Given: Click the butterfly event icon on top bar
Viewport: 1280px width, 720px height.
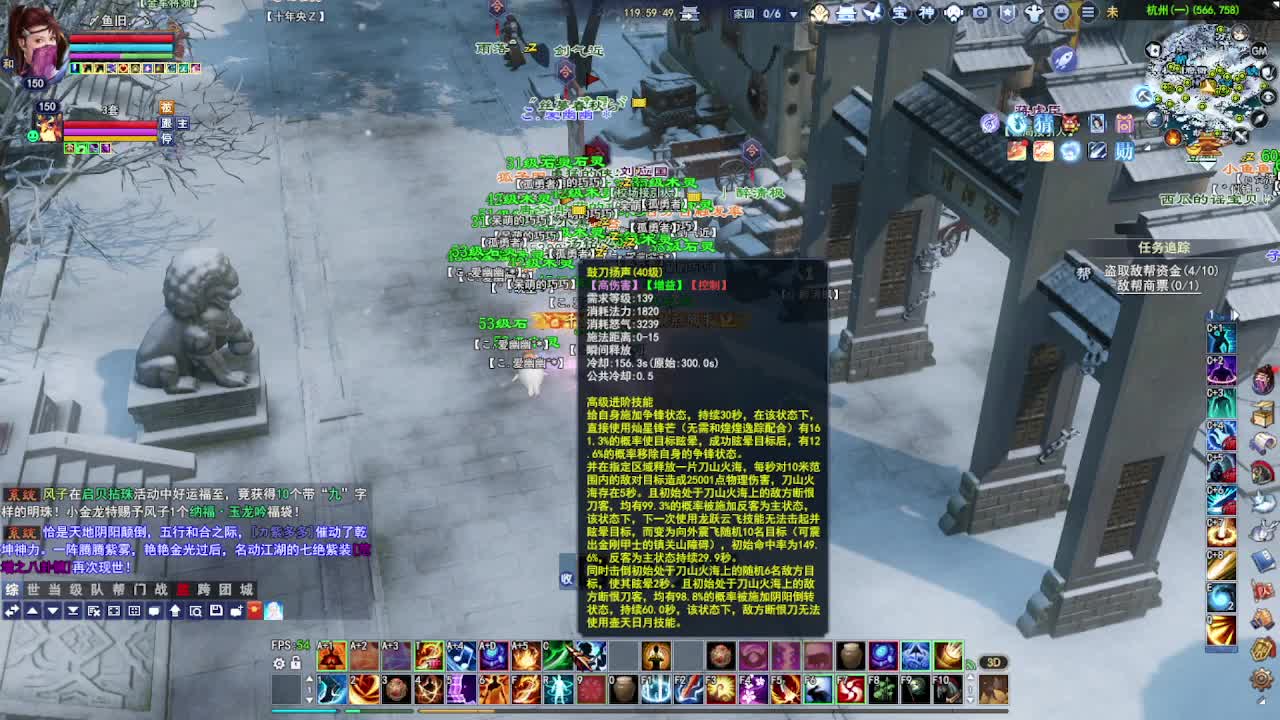Looking at the screenshot, I should pyautogui.click(x=871, y=11).
